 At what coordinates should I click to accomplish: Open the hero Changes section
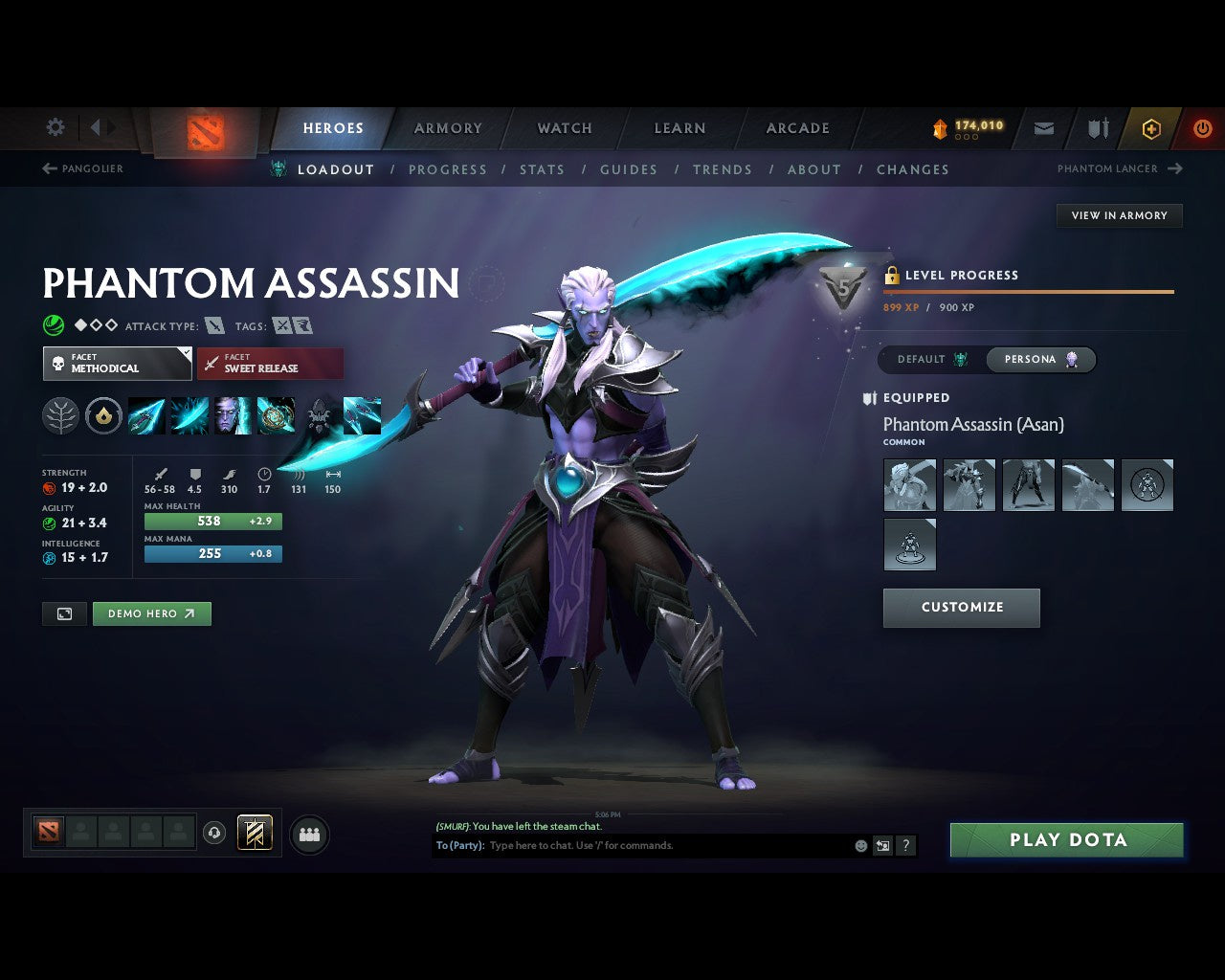pyautogui.click(x=913, y=169)
